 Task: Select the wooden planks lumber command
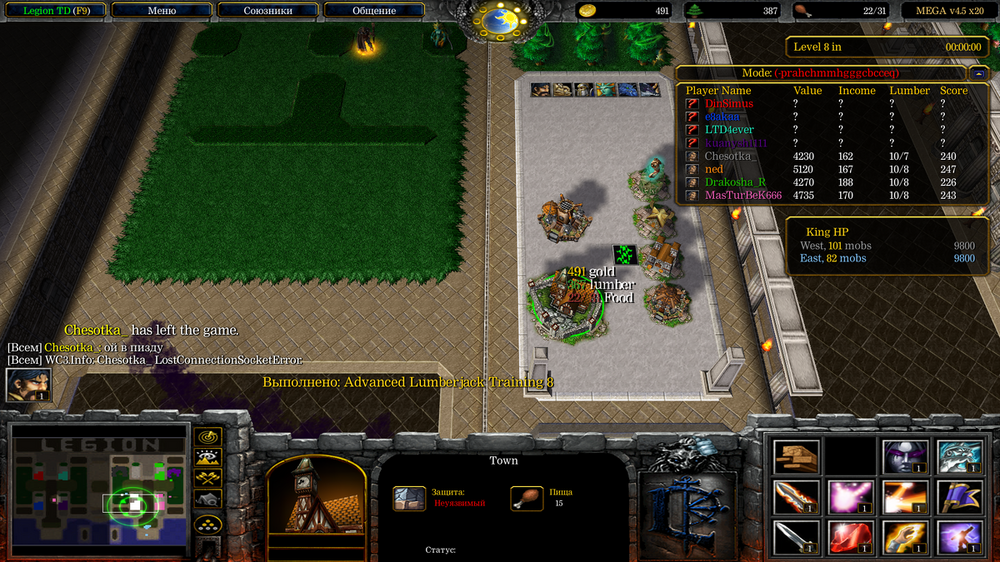796,456
